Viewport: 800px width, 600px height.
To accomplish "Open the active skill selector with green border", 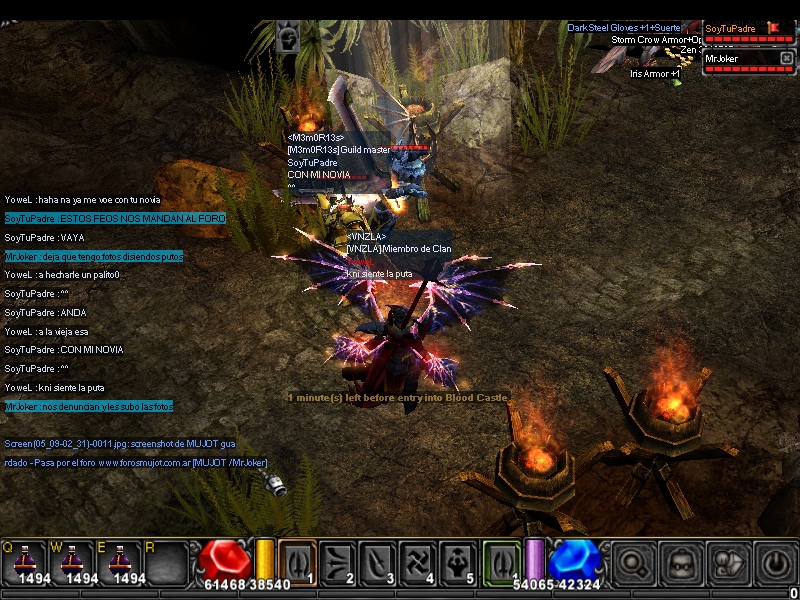I will tap(502, 562).
